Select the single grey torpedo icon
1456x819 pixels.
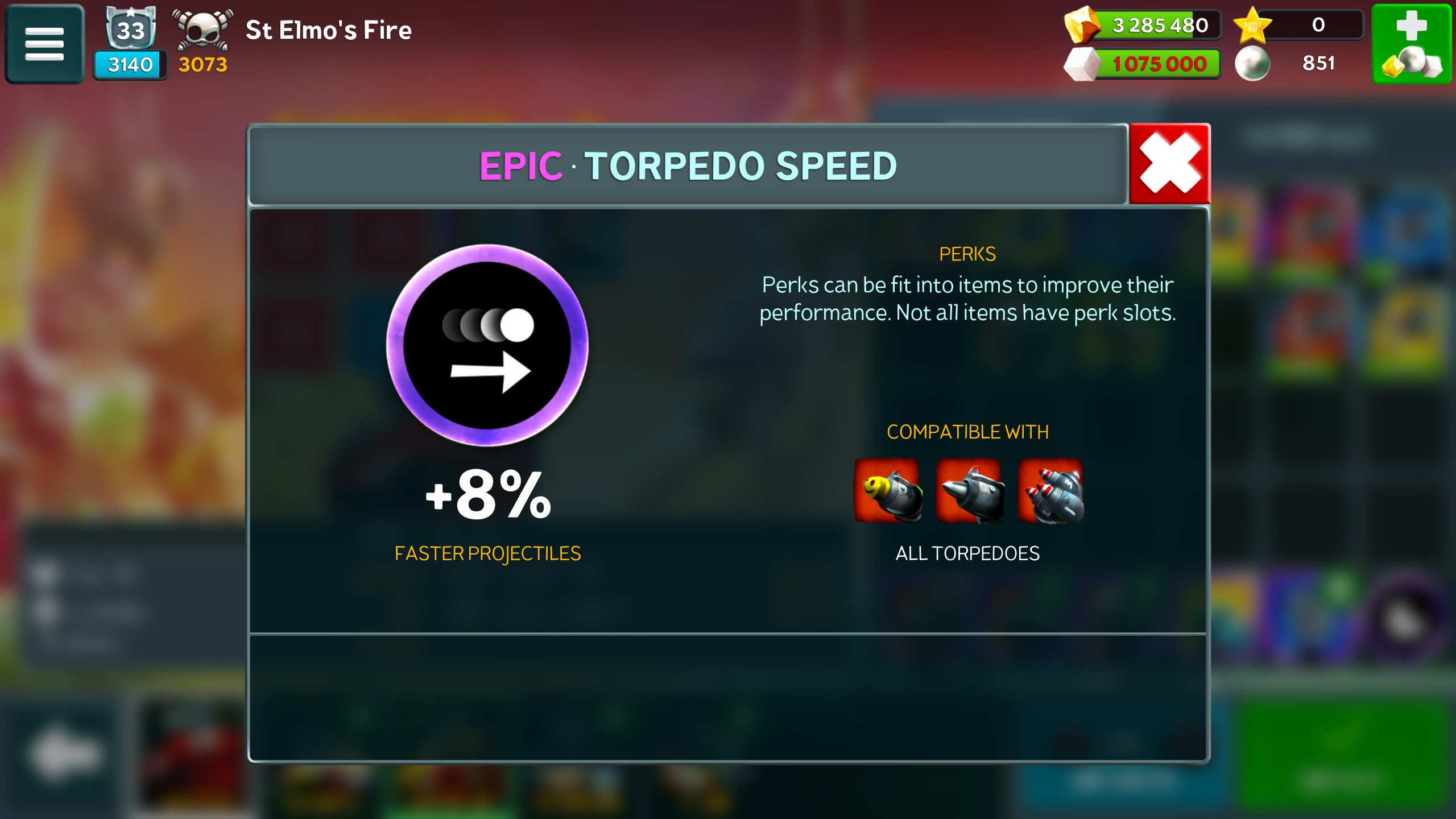[x=969, y=490]
